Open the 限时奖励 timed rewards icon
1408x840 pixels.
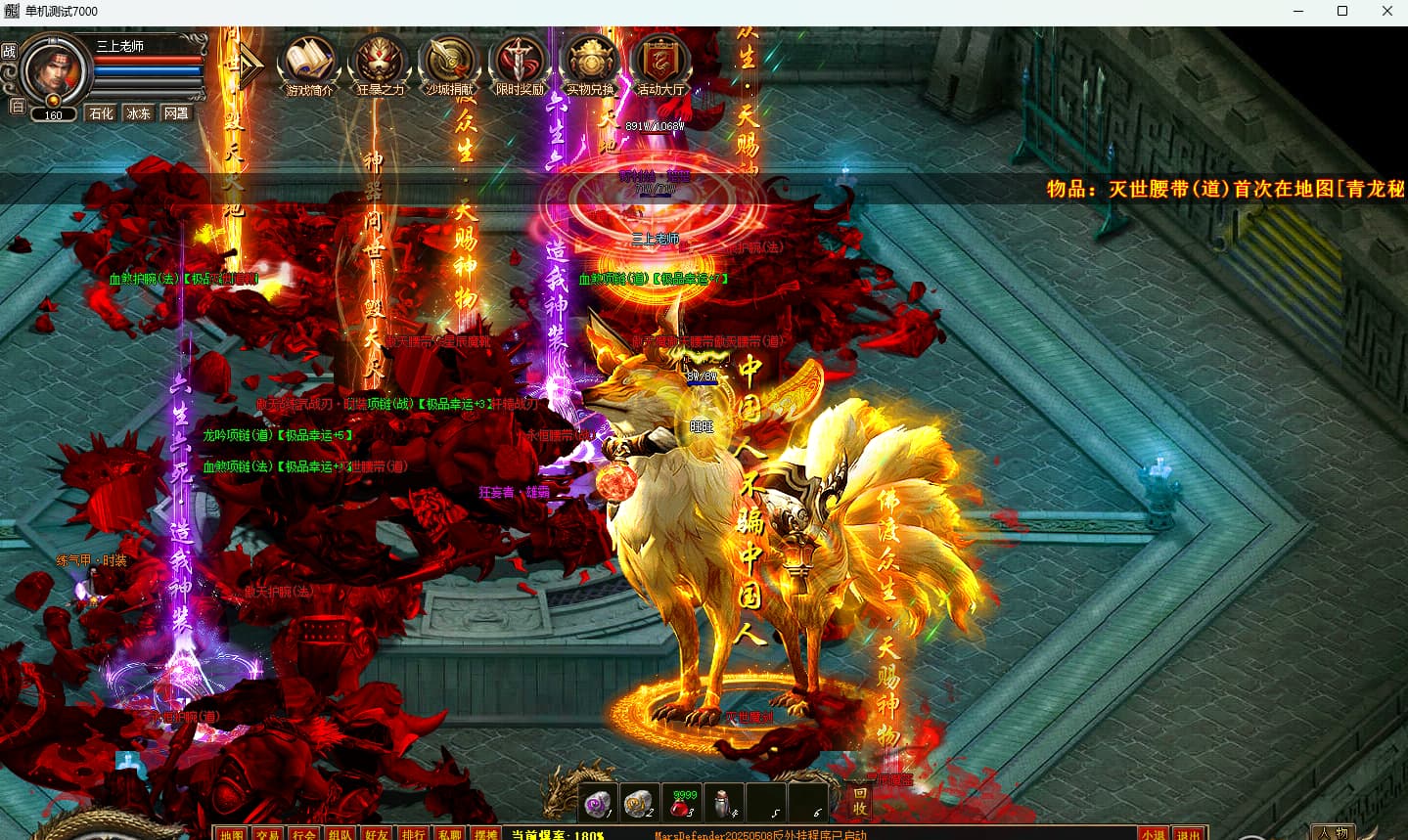(x=520, y=64)
